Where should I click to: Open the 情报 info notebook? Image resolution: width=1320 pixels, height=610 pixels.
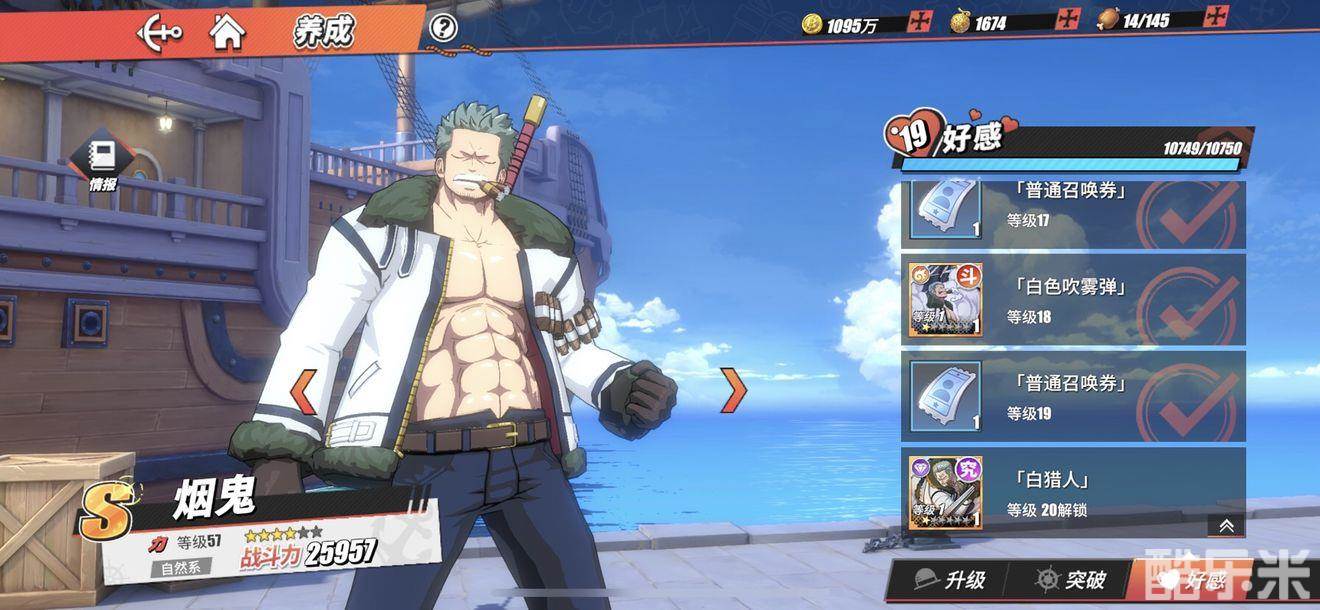(x=103, y=163)
